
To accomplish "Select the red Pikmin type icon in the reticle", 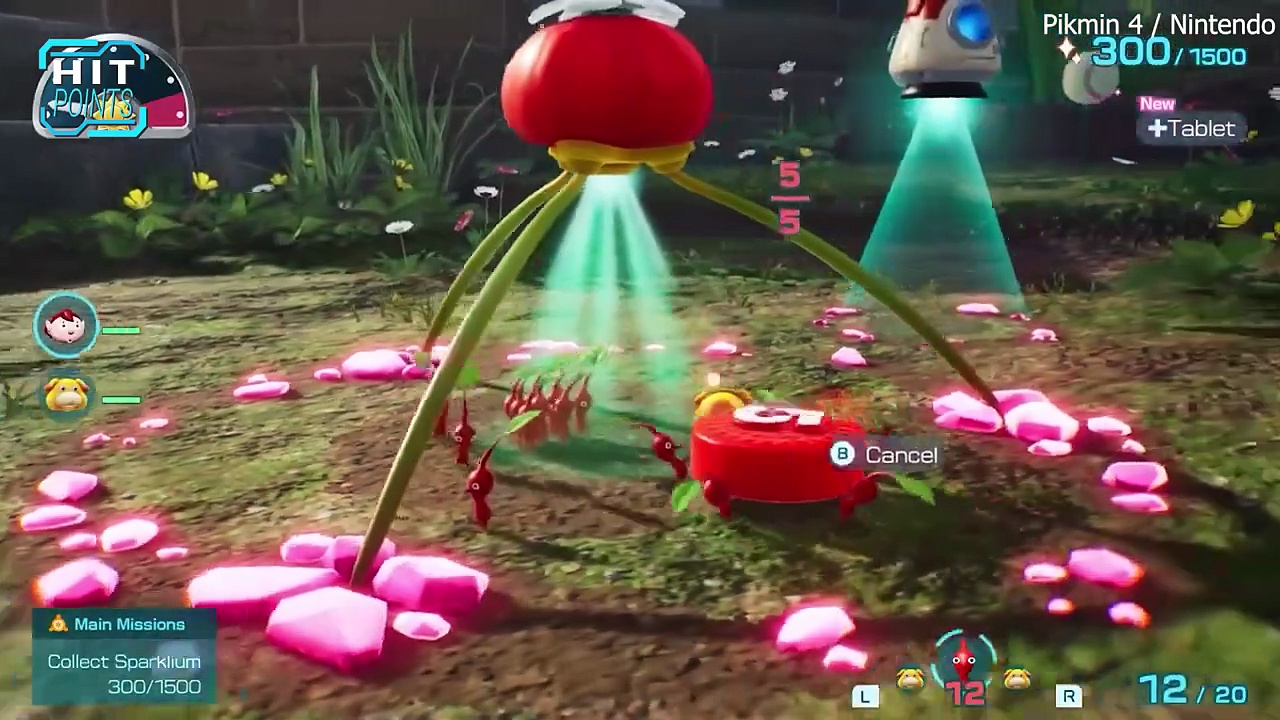I will 963,658.
